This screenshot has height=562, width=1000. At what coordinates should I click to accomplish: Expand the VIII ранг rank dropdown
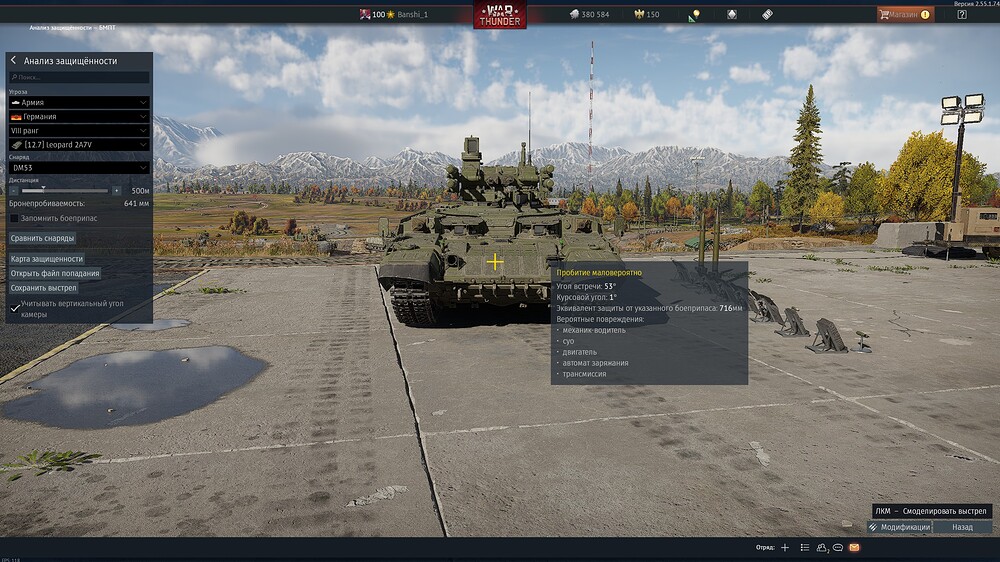(x=79, y=130)
